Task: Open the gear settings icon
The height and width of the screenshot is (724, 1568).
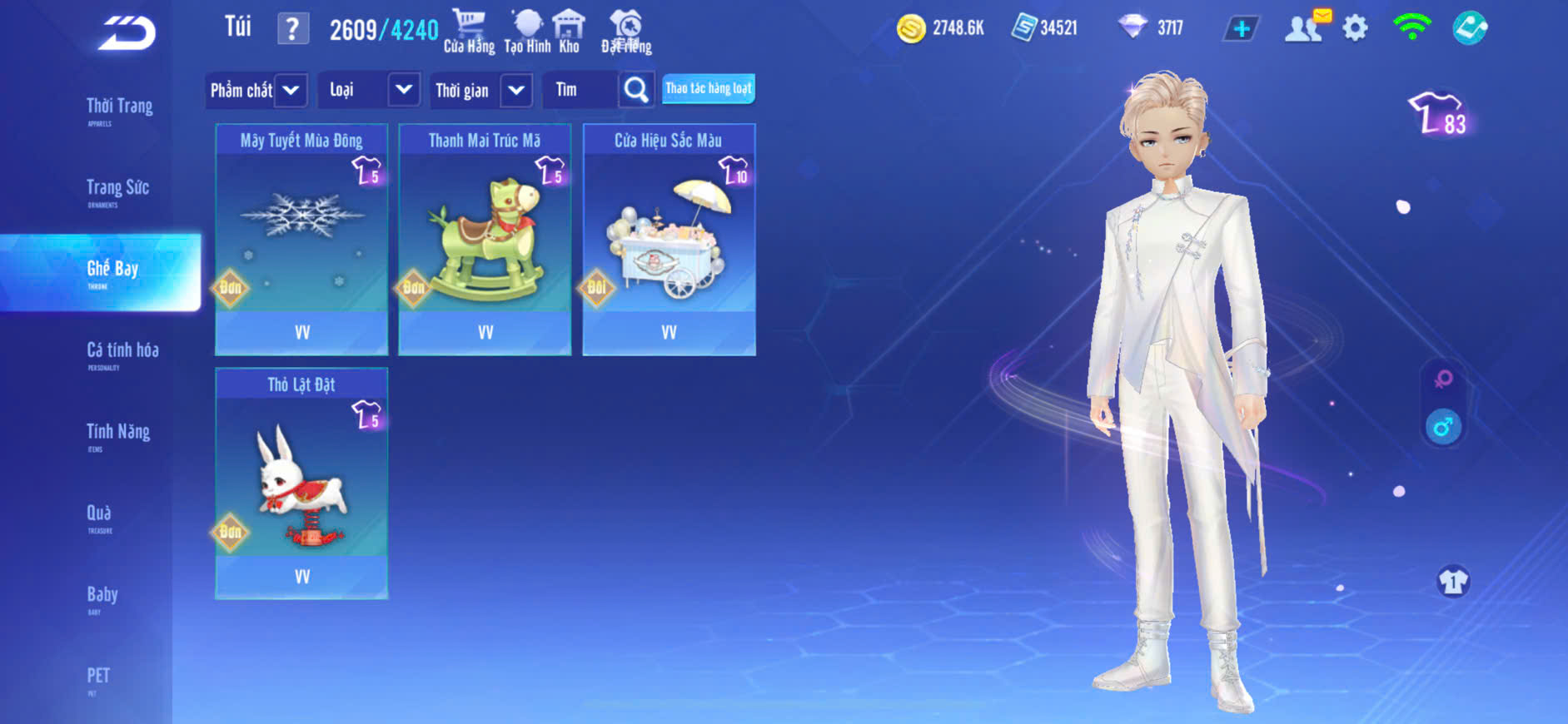Action: coord(1355,28)
